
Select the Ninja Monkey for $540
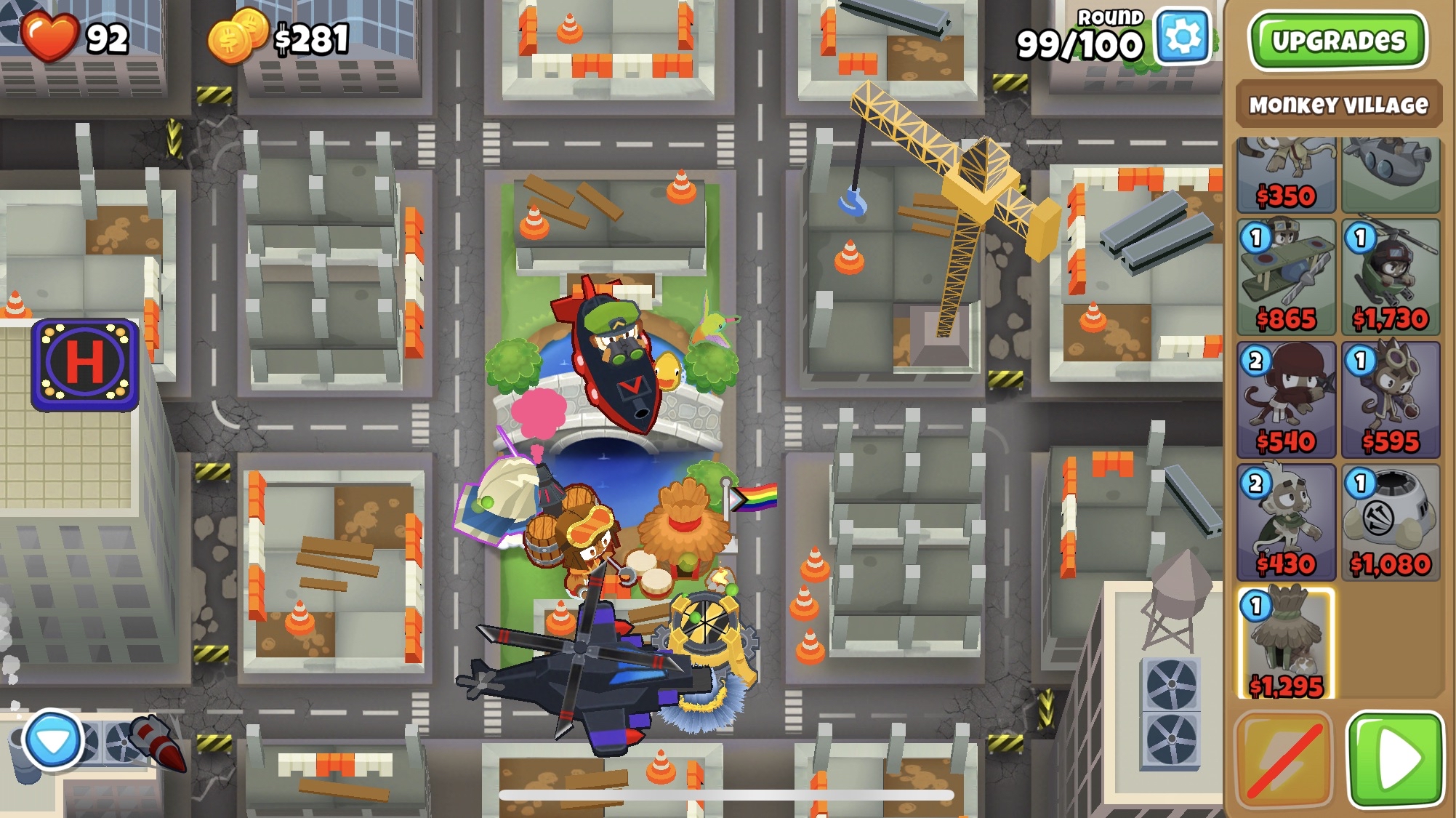tap(1286, 400)
